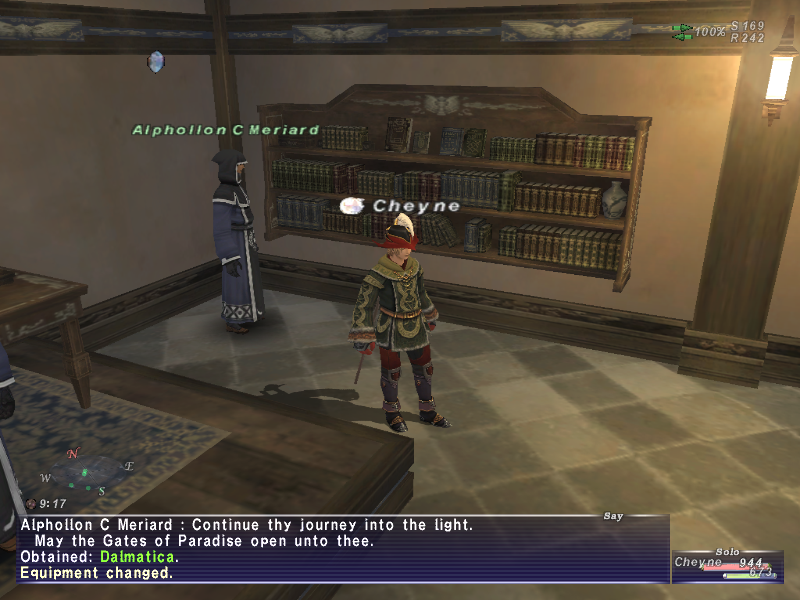Open the chat log window
This screenshot has width=800, height=600.
(x=340, y=549)
